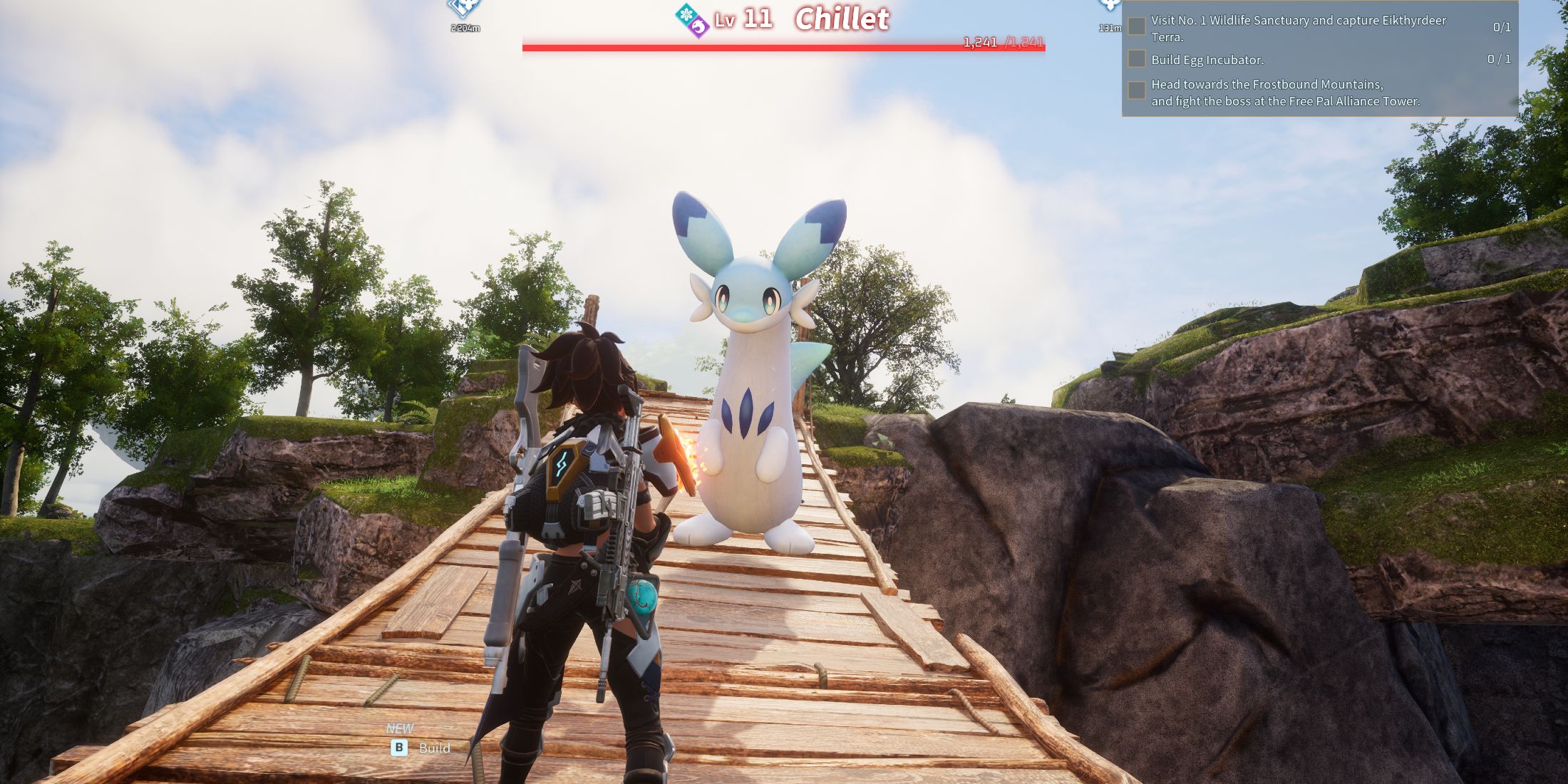Click Chillet's purple dragon element icon
The image size is (1568, 784).
[699, 27]
